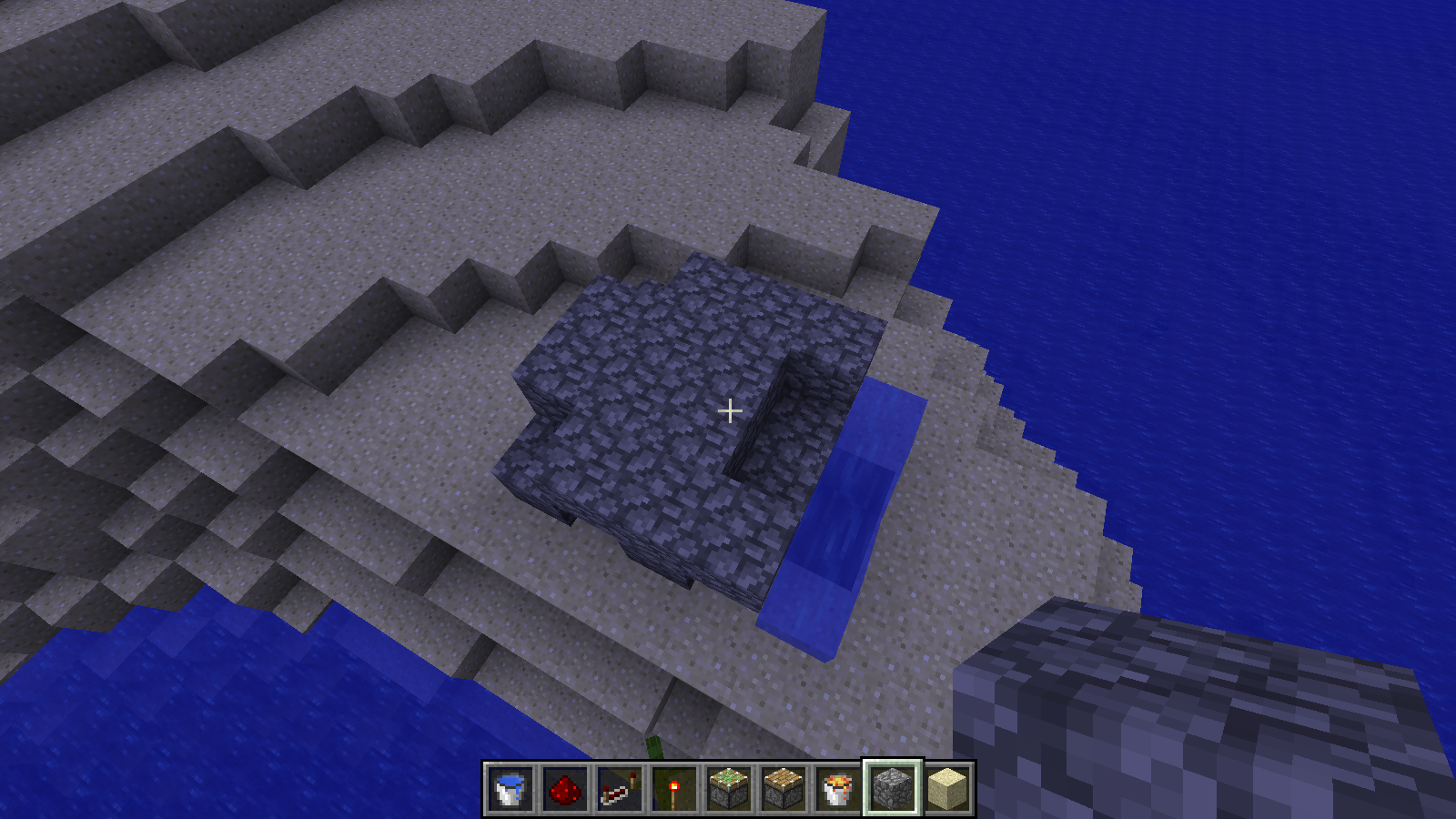Click the crosshair at screen center
Screen dimensions: 1456x819
coord(728,411)
